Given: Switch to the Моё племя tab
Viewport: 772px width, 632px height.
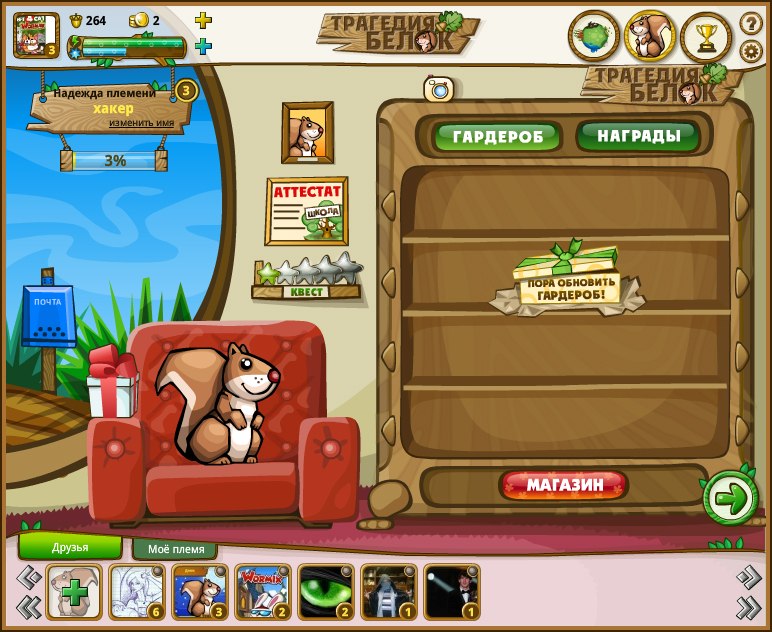Looking at the screenshot, I should click(x=175, y=549).
